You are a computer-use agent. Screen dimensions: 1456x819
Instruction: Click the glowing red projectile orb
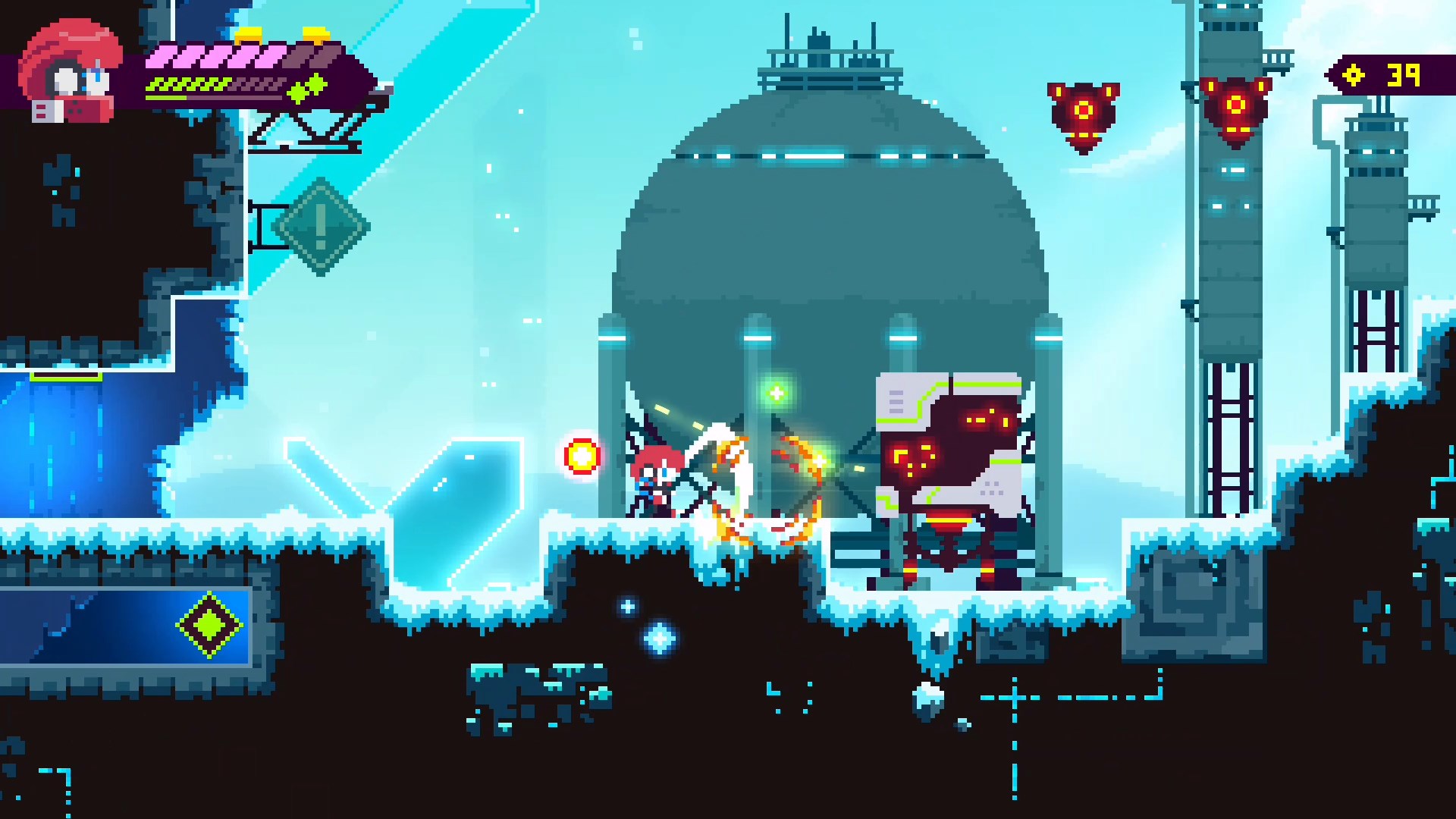581,456
